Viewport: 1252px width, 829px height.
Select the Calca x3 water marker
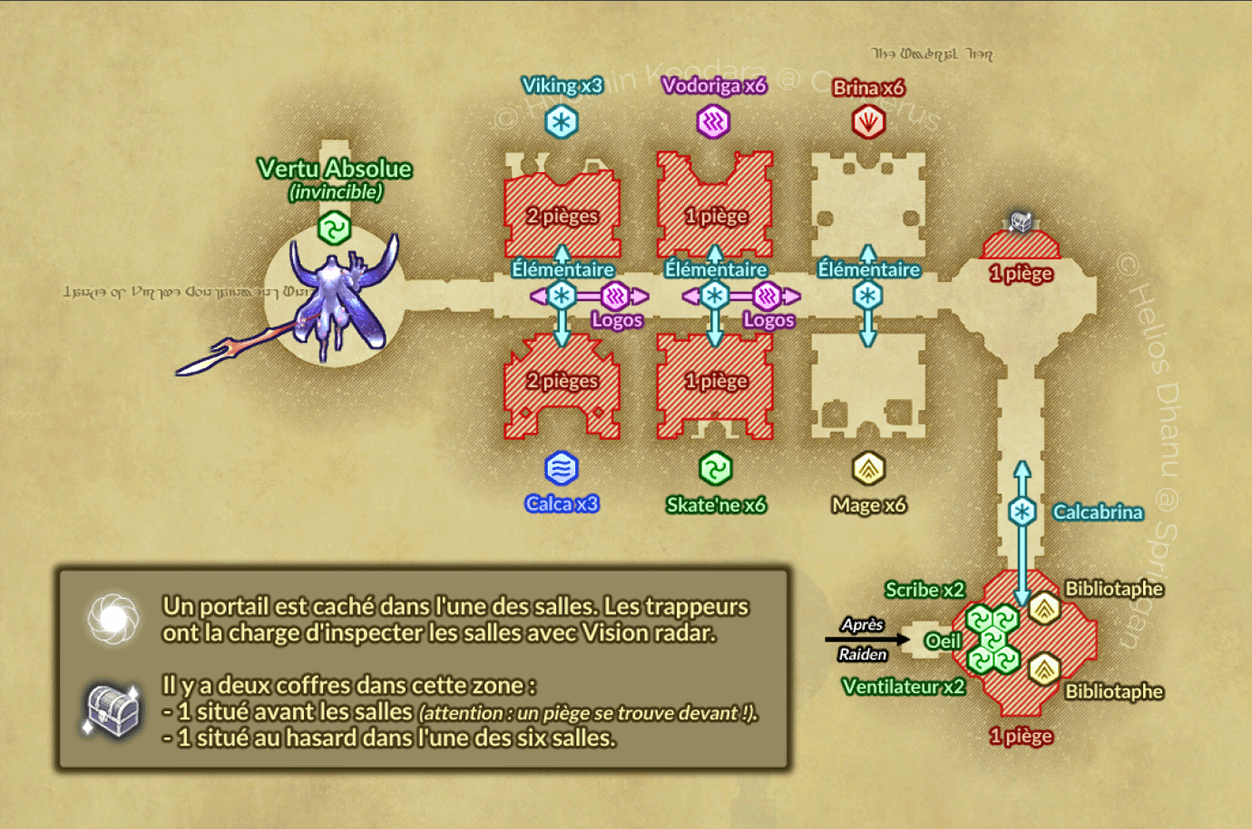561,468
